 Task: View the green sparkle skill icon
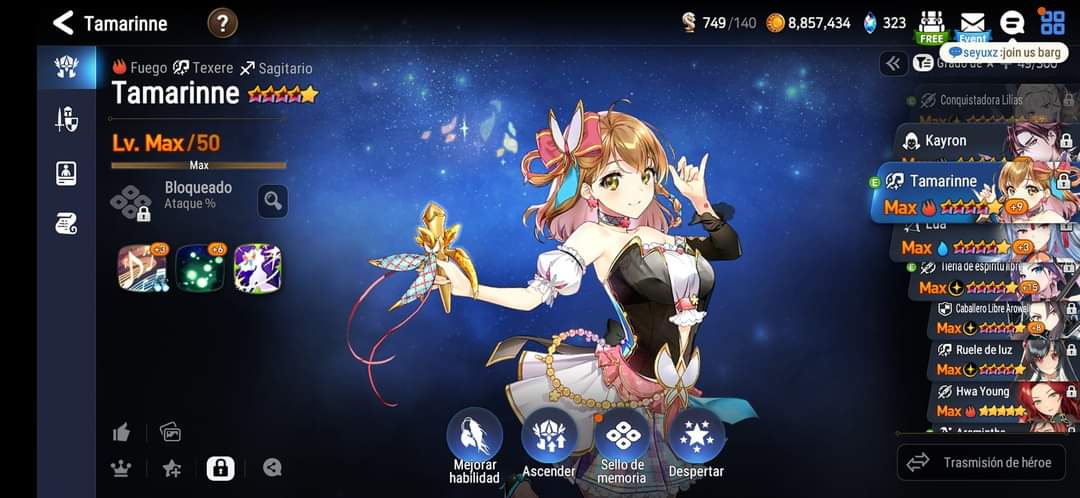(200, 268)
